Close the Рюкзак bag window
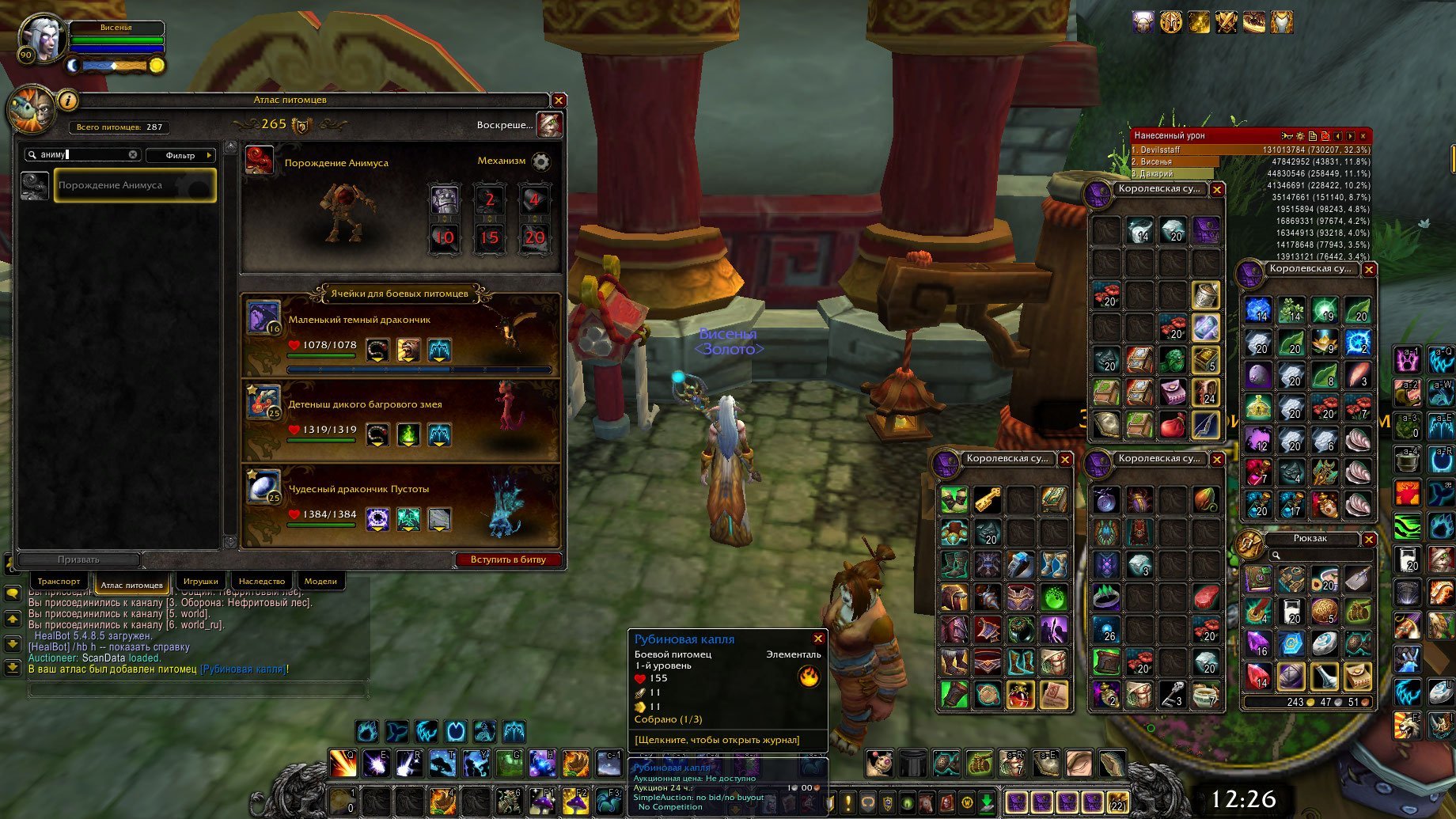Image resolution: width=1456 pixels, height=819 pixels. (1369, 539)
